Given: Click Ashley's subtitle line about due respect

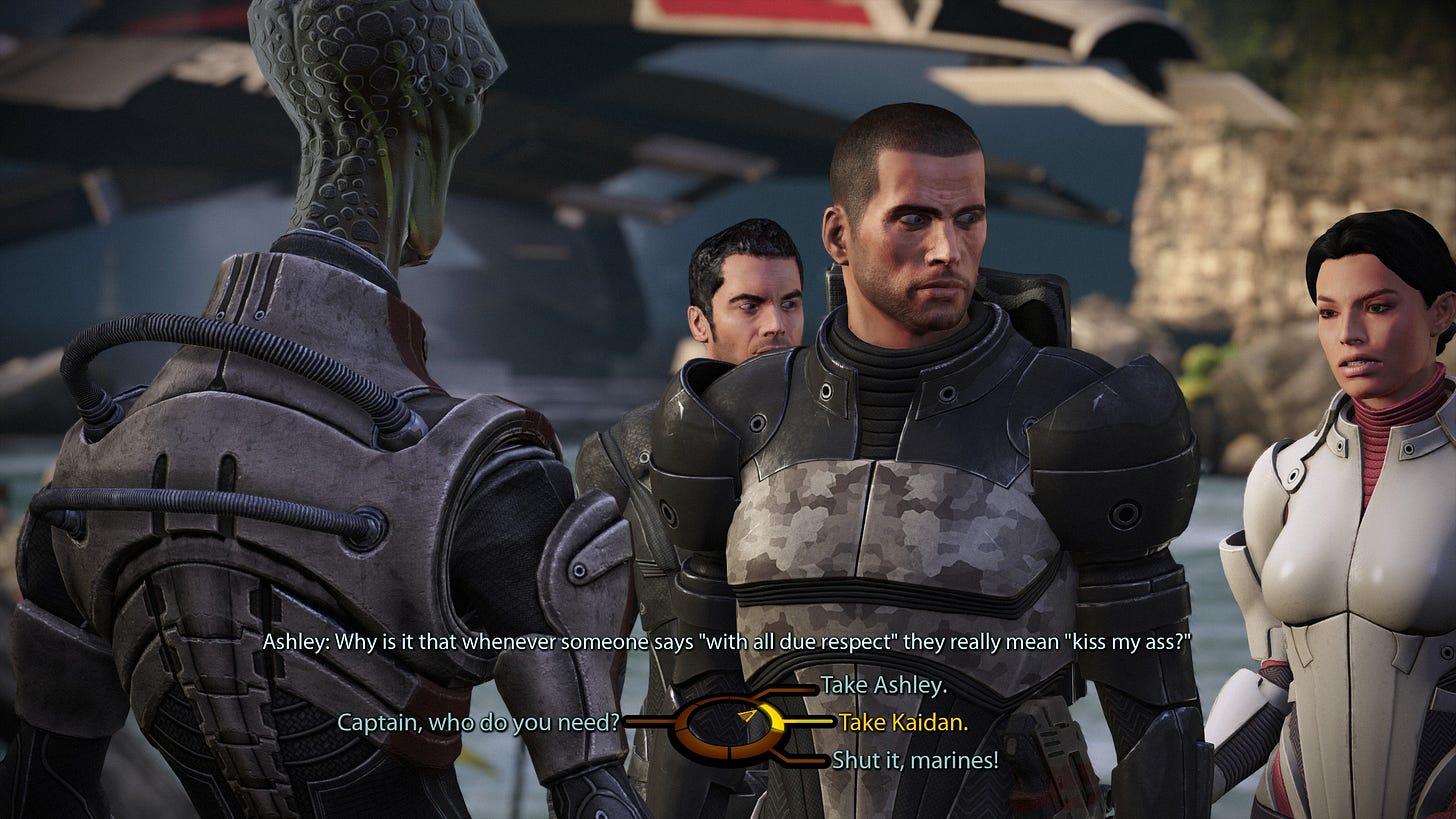Looking at the screenshot, I should coord(728,644).
